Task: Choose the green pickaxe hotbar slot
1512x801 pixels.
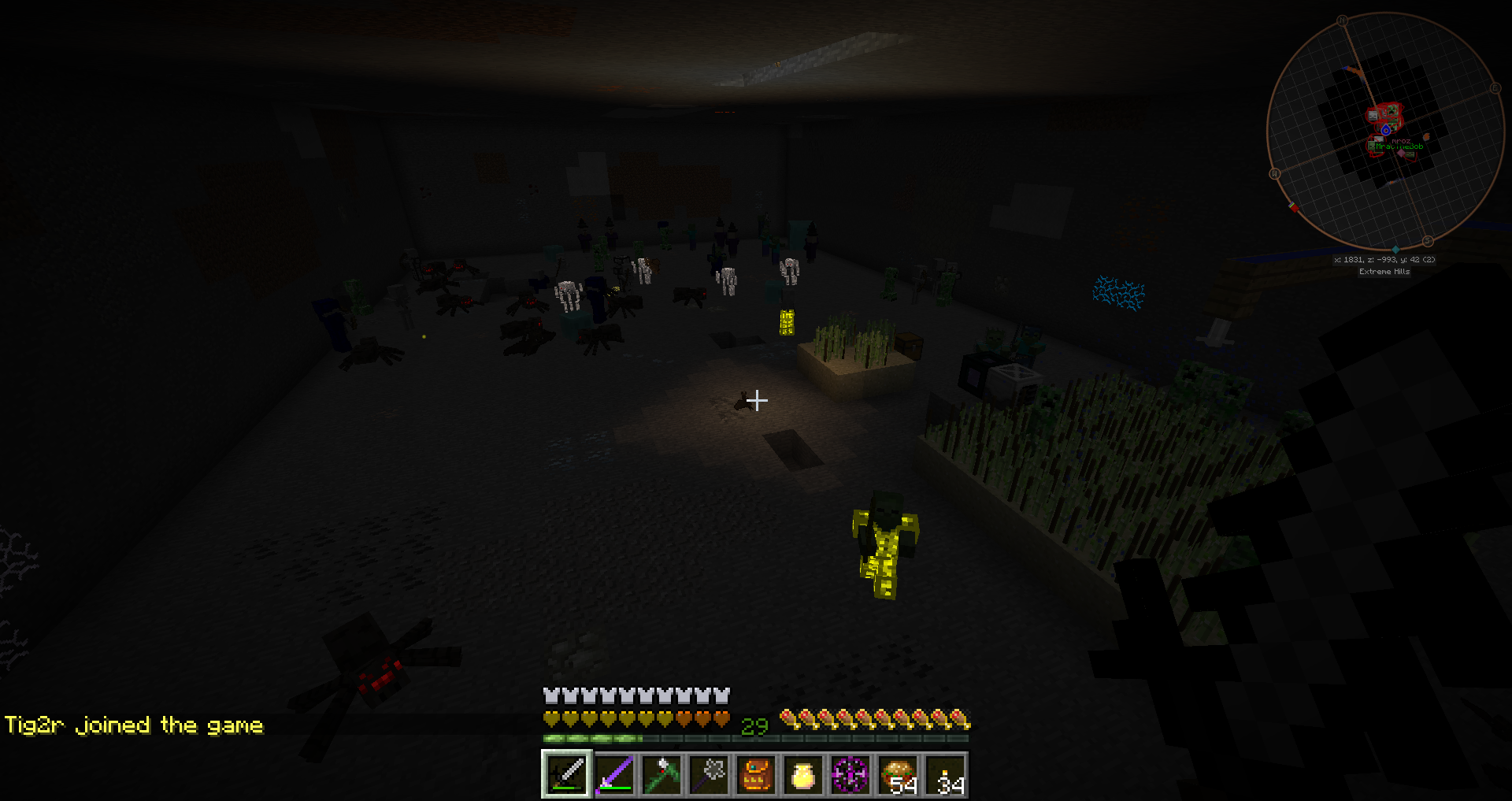Action: pyautogui.click(x=661, y=774)
